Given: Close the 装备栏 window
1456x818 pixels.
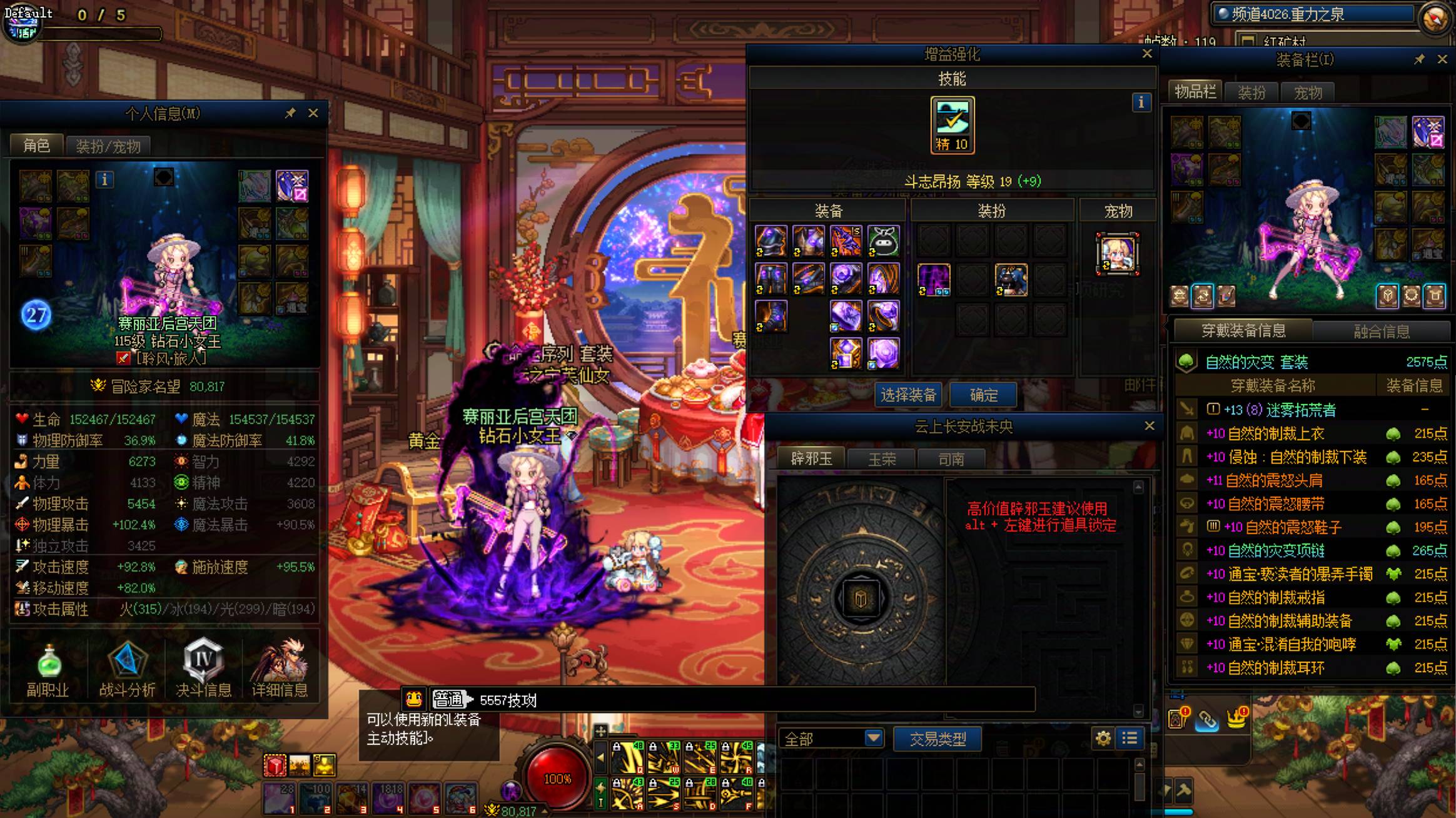Looking at the screenshot, I should tap(1442, 59).
